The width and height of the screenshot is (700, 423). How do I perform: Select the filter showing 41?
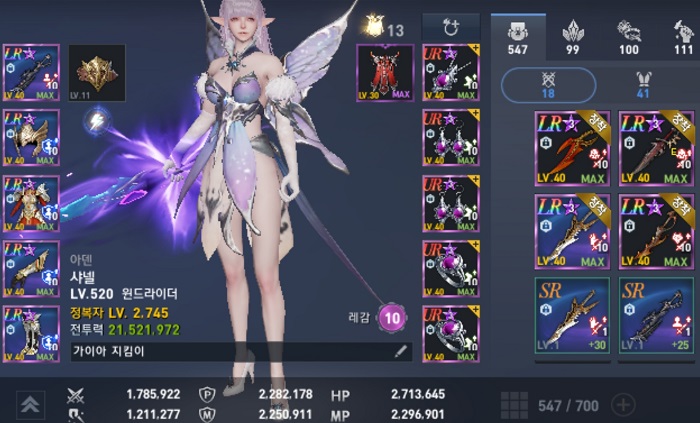(644, 85)
